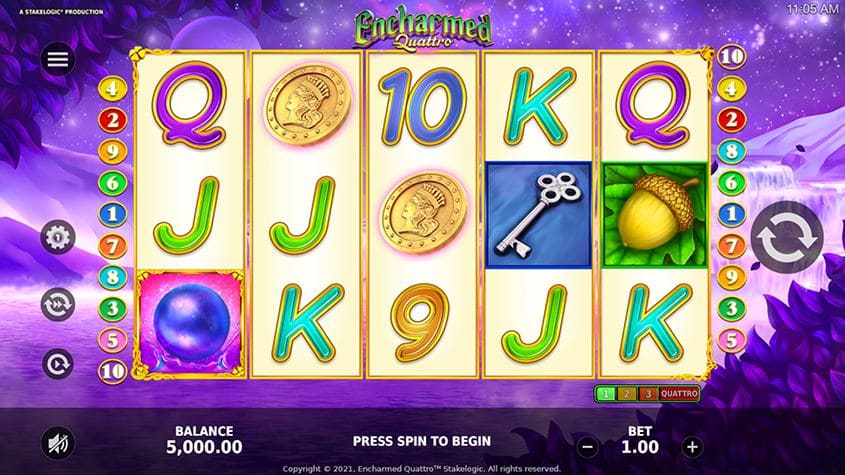
Task: Open the hamburger menu
Action: [58, 59]
